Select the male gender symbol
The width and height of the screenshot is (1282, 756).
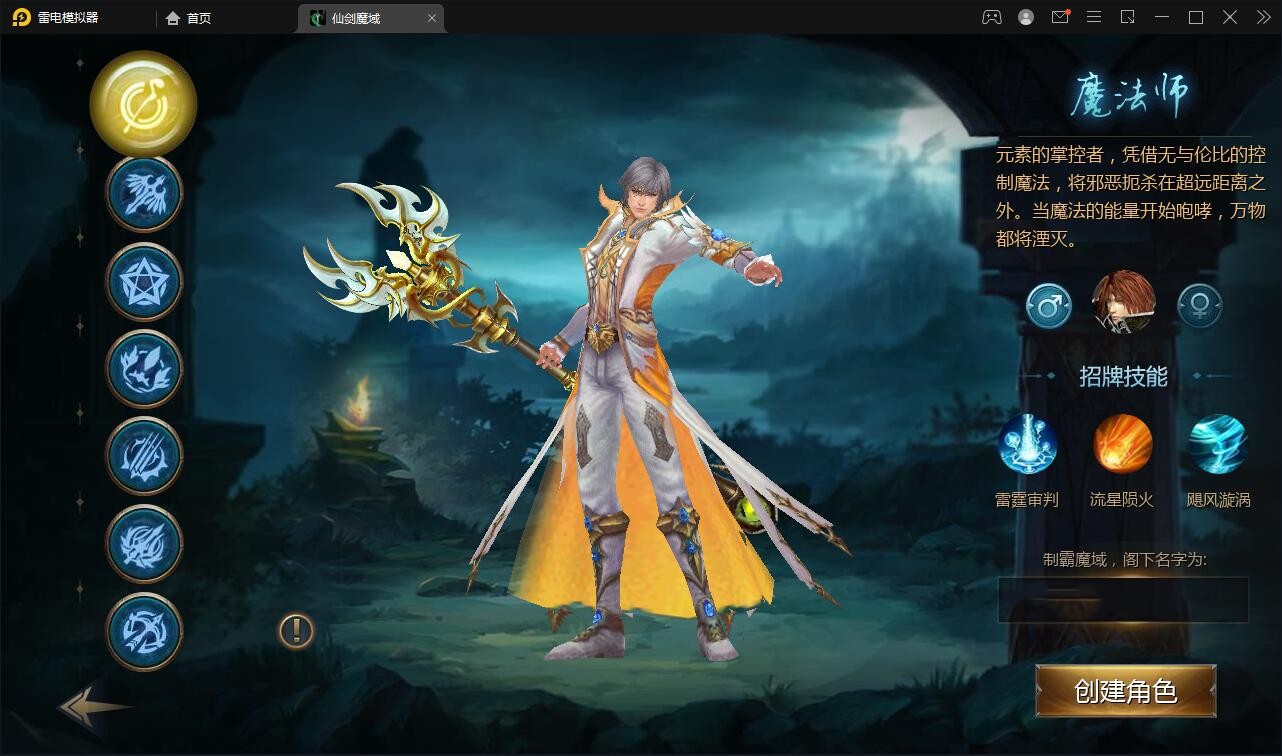(1047, 305)
